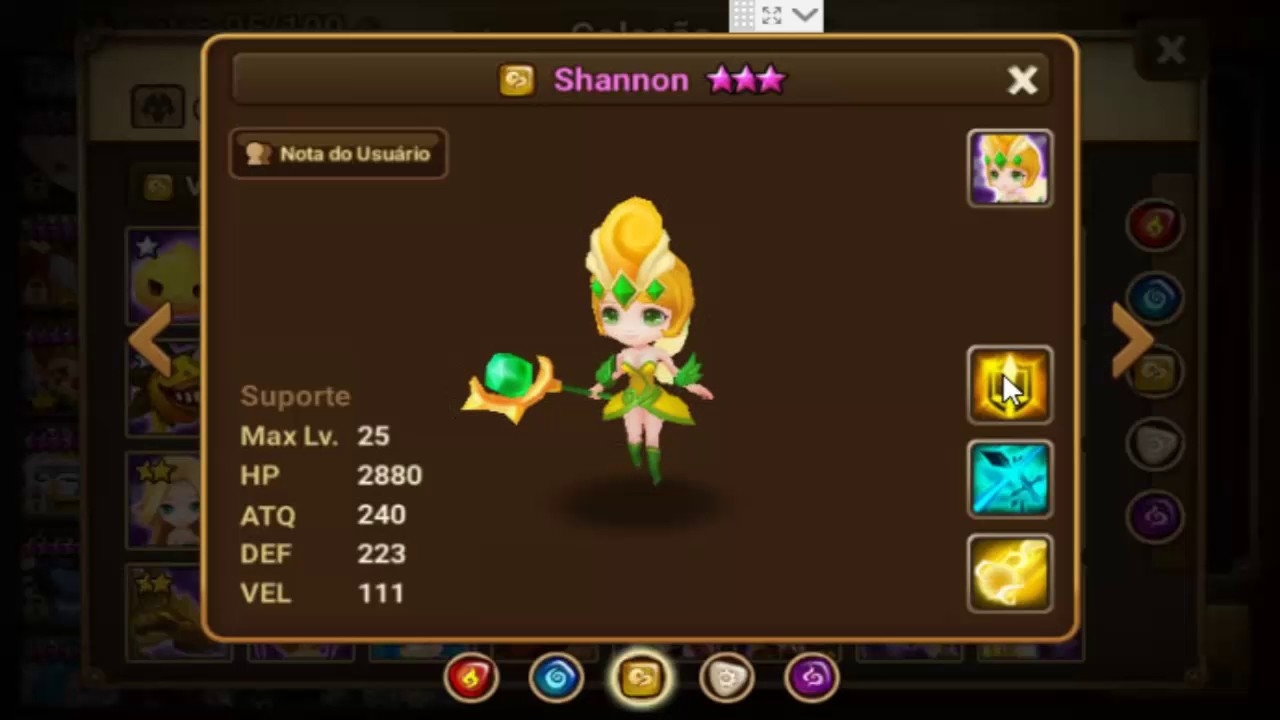The width and height of the screenshot is (1280, 720).
Task: Toggle the water filter on the right edge panel
Action: coord(1156,297)
